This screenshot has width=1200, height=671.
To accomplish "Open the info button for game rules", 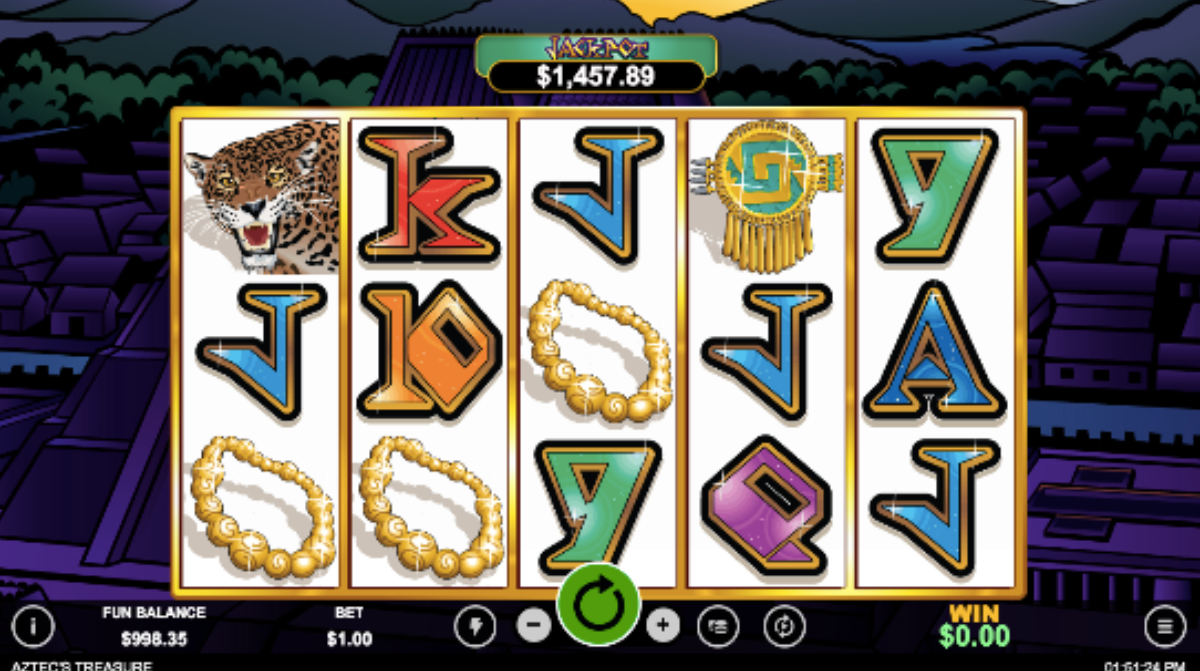I will click(33, 627).
